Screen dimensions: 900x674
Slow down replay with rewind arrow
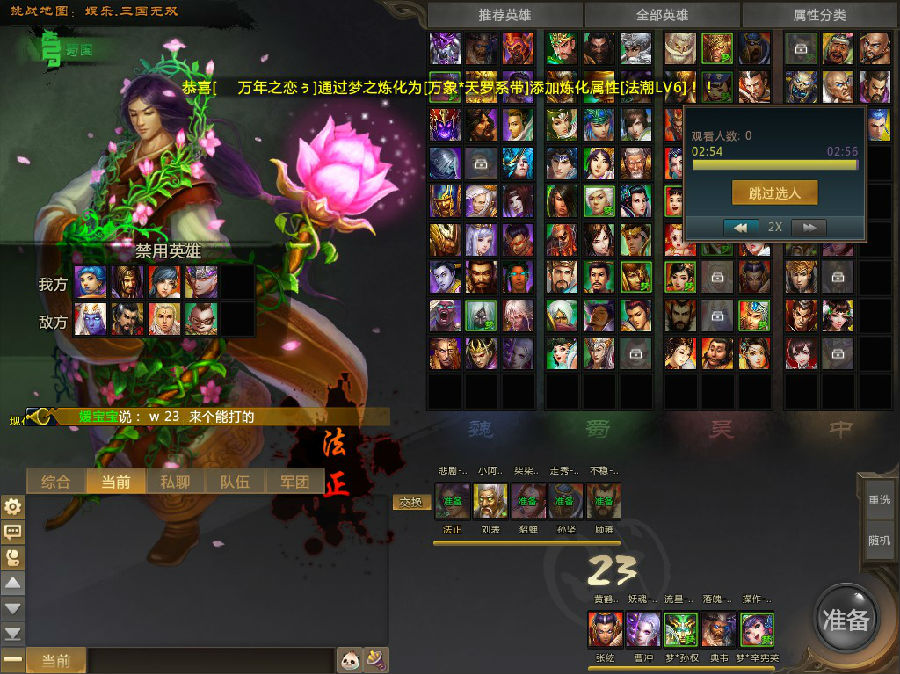(x=741, y=227)
